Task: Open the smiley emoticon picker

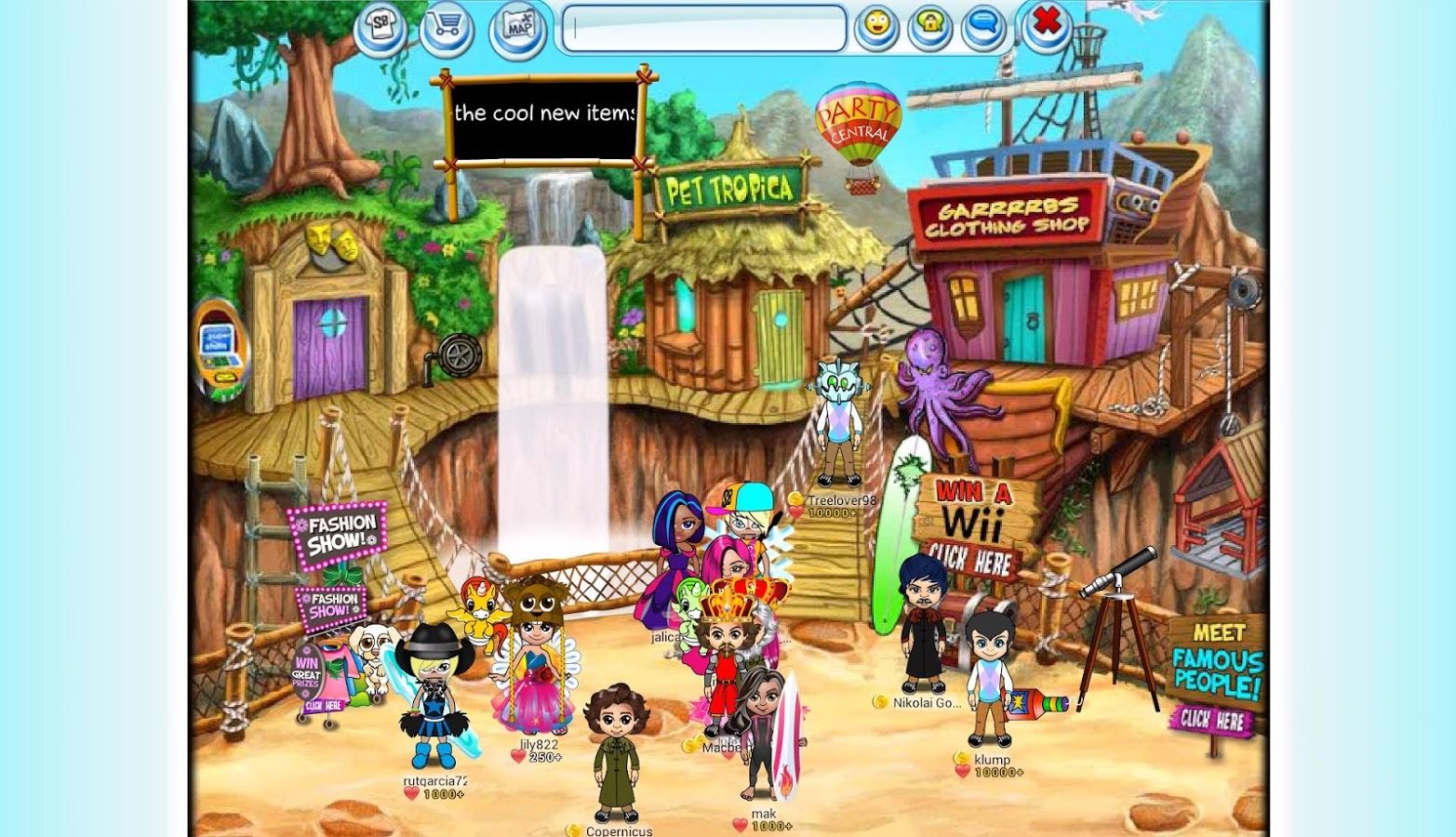Action: [875, 27]
